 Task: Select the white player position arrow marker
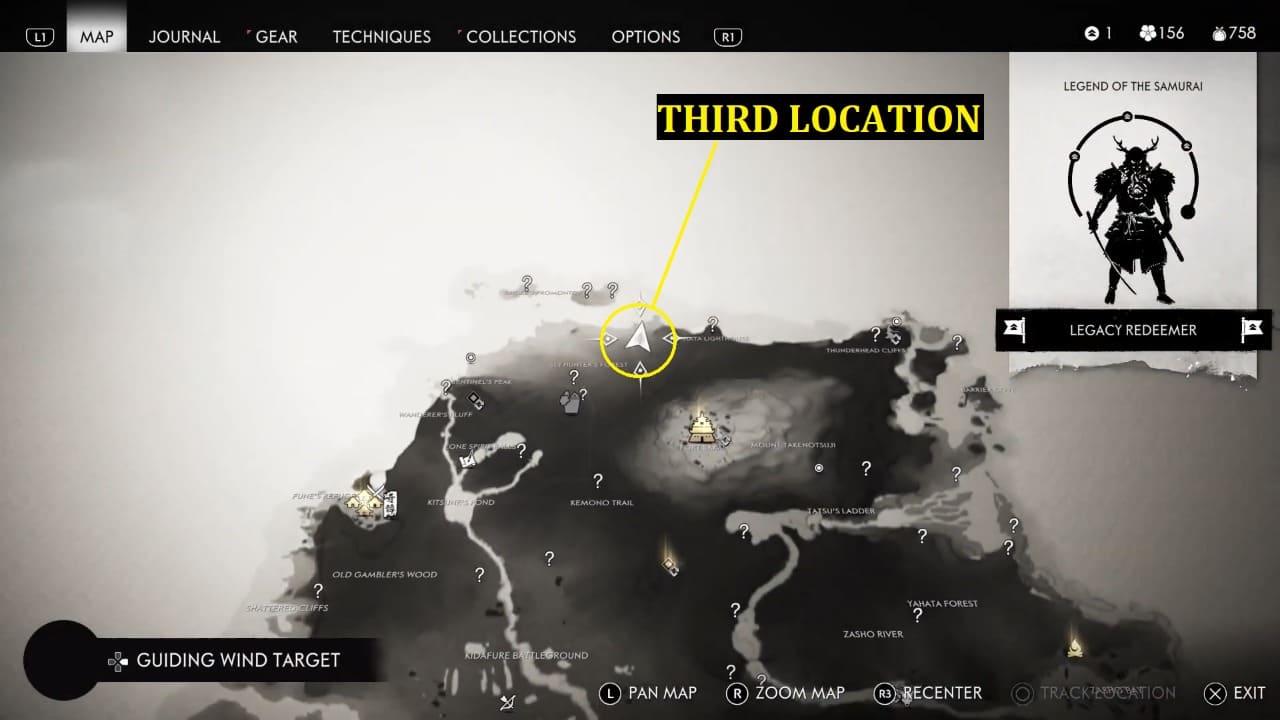click(x=638, y=338)
